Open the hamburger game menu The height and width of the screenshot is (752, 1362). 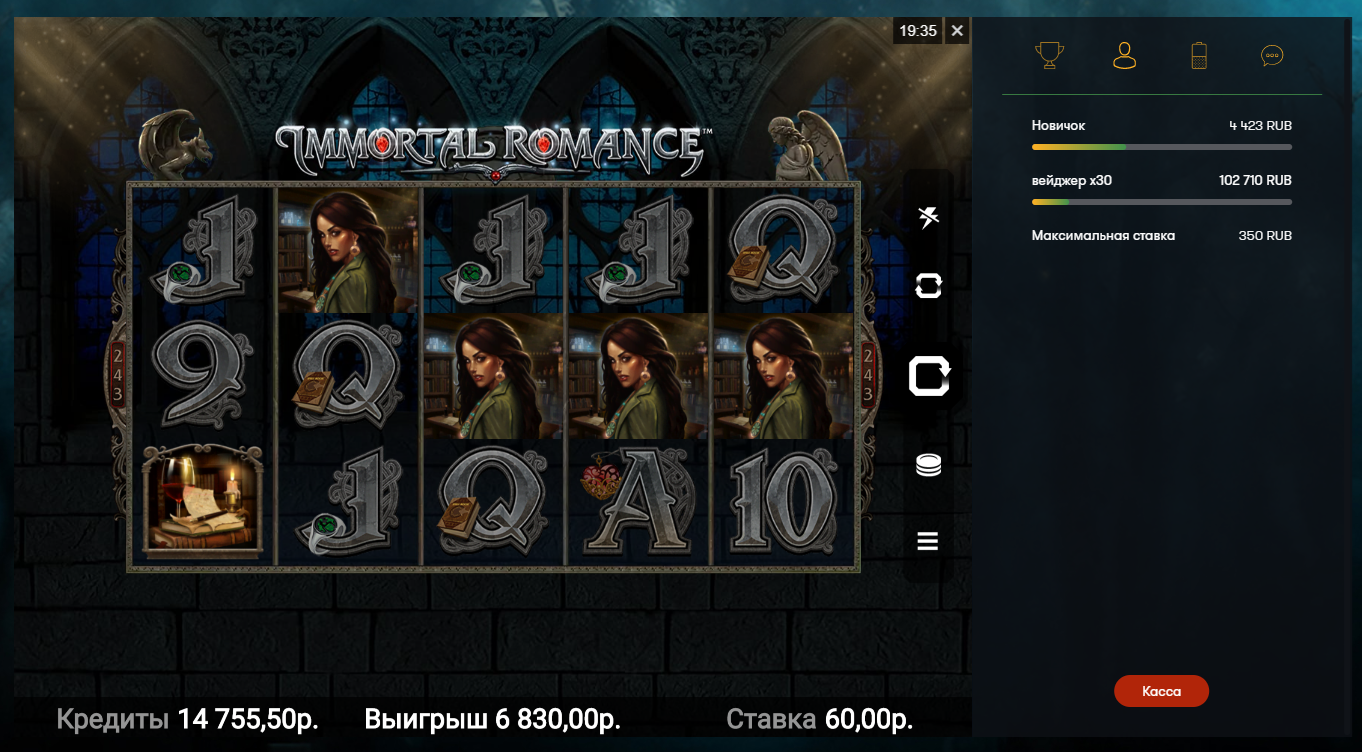928,541
